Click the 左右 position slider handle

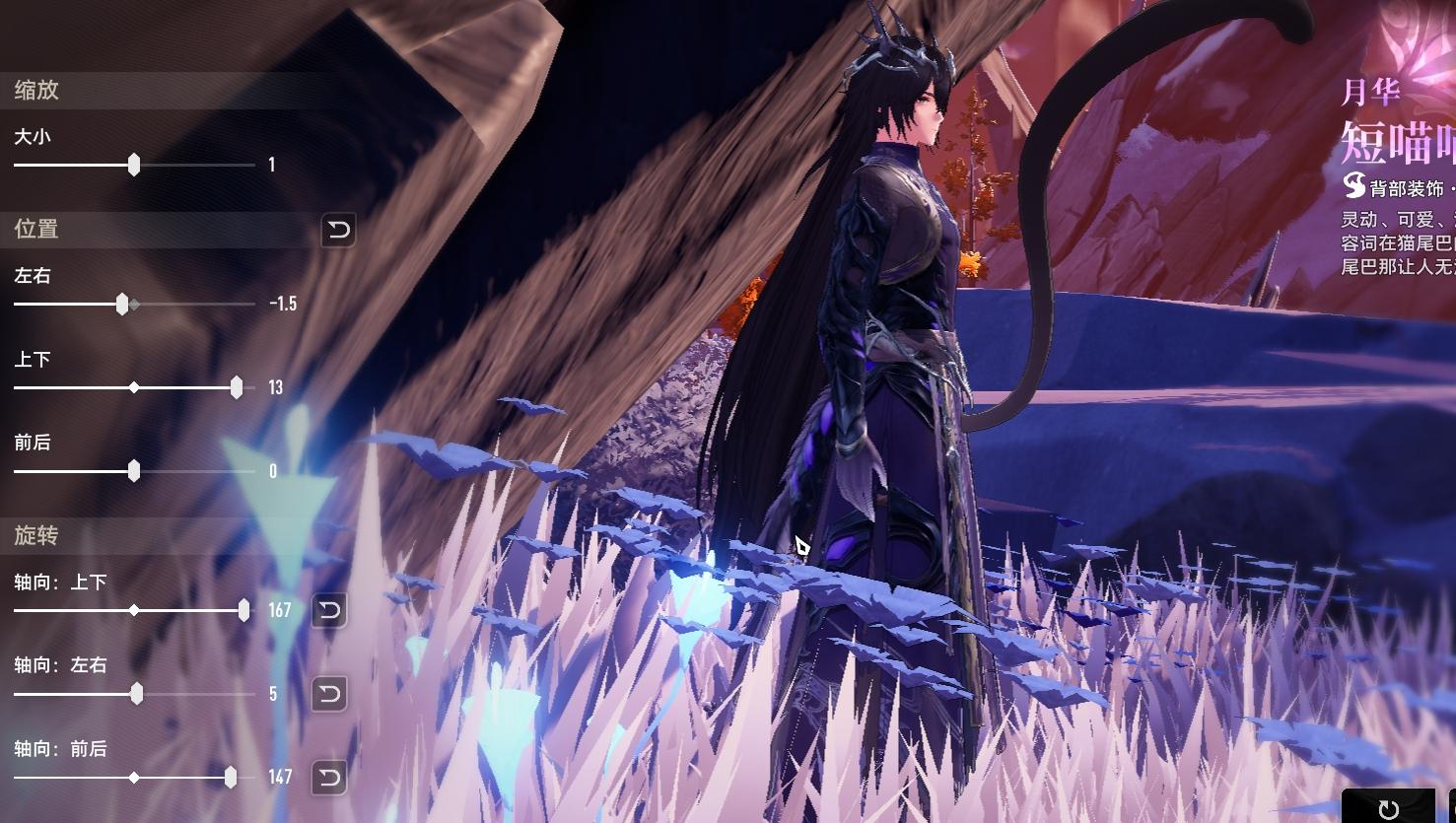pos(122,305)
